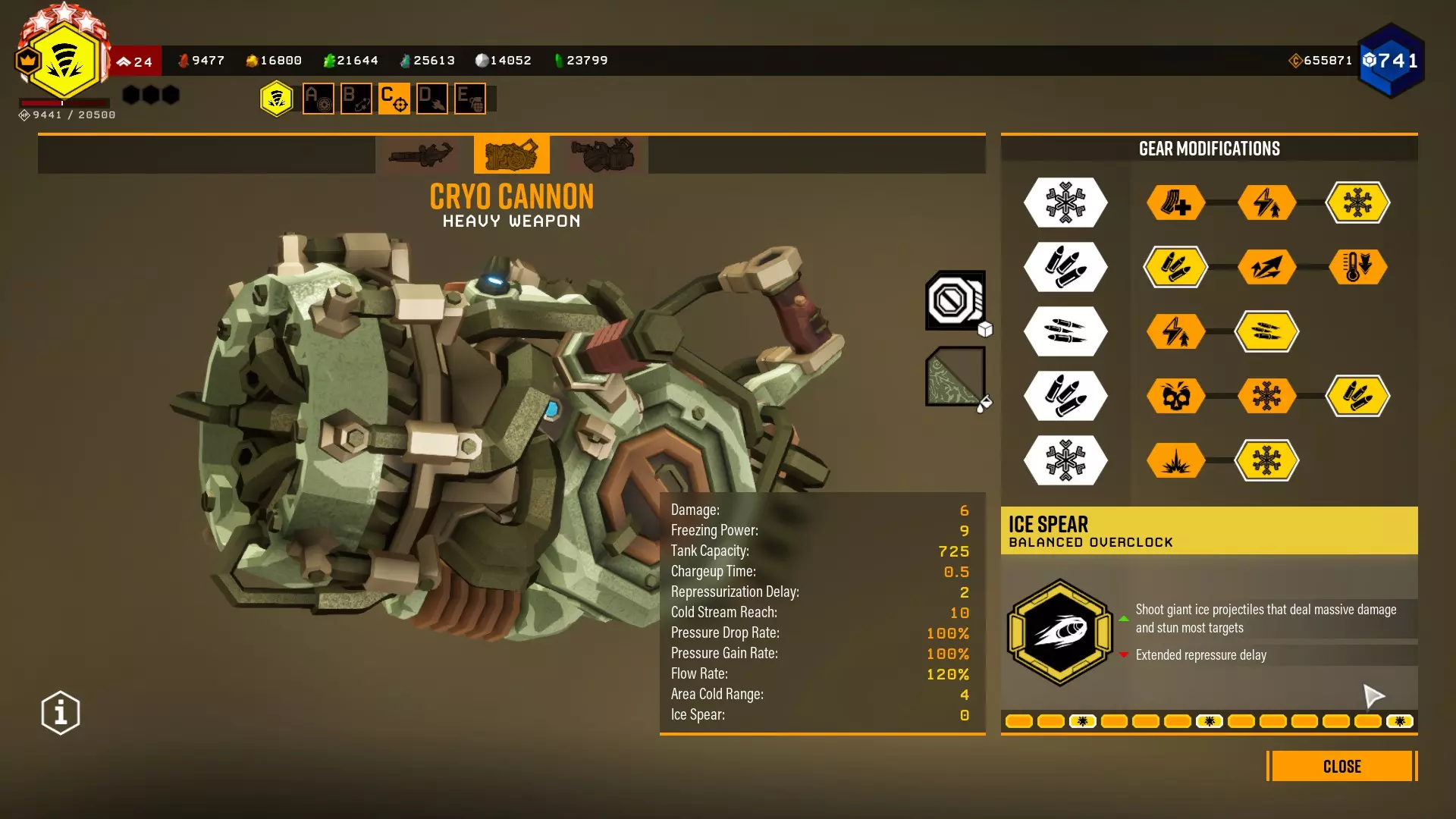Image resolution: width=1456 pixels, height=819 pixels.
Task: Close the weapon modification screen
Action: 1341,766
